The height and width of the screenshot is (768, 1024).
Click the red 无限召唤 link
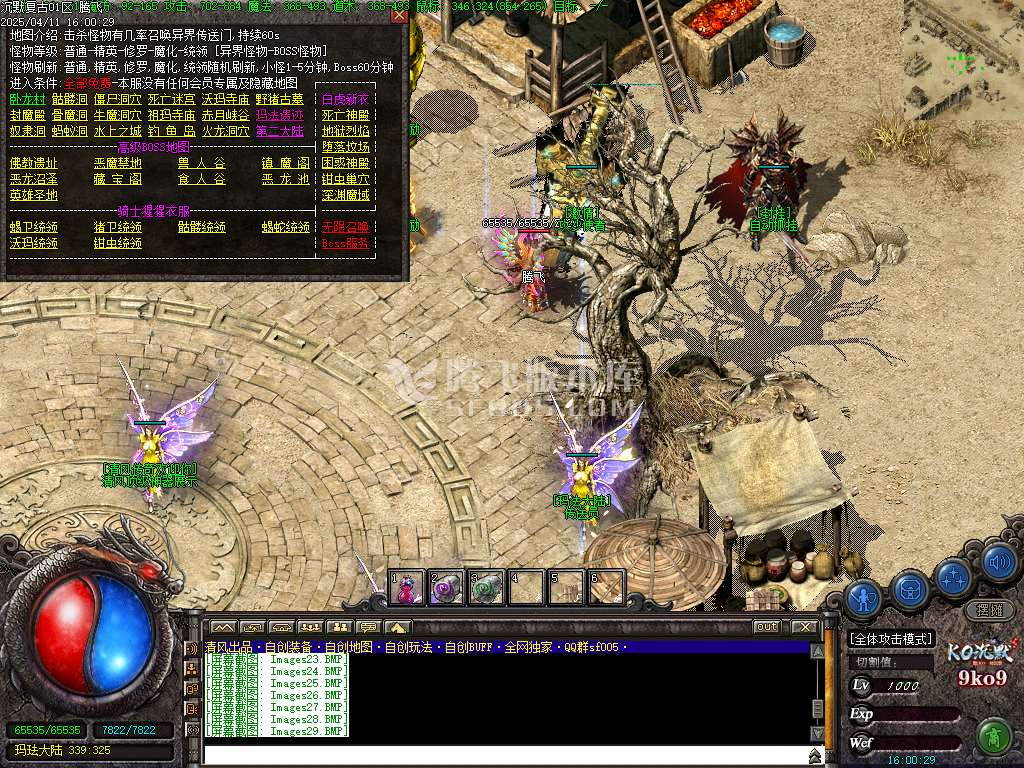[345, 228]
